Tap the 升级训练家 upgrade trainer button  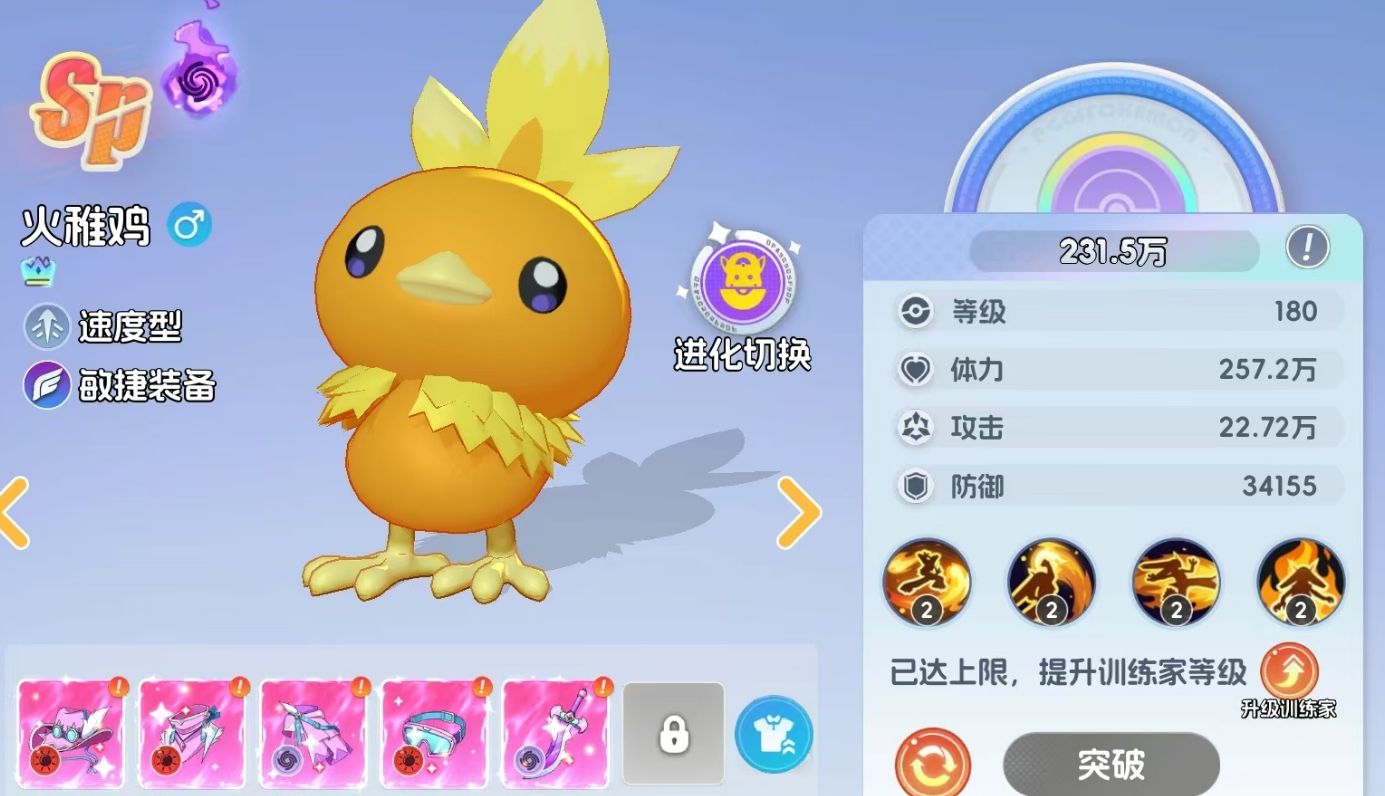click(1289, 674)
